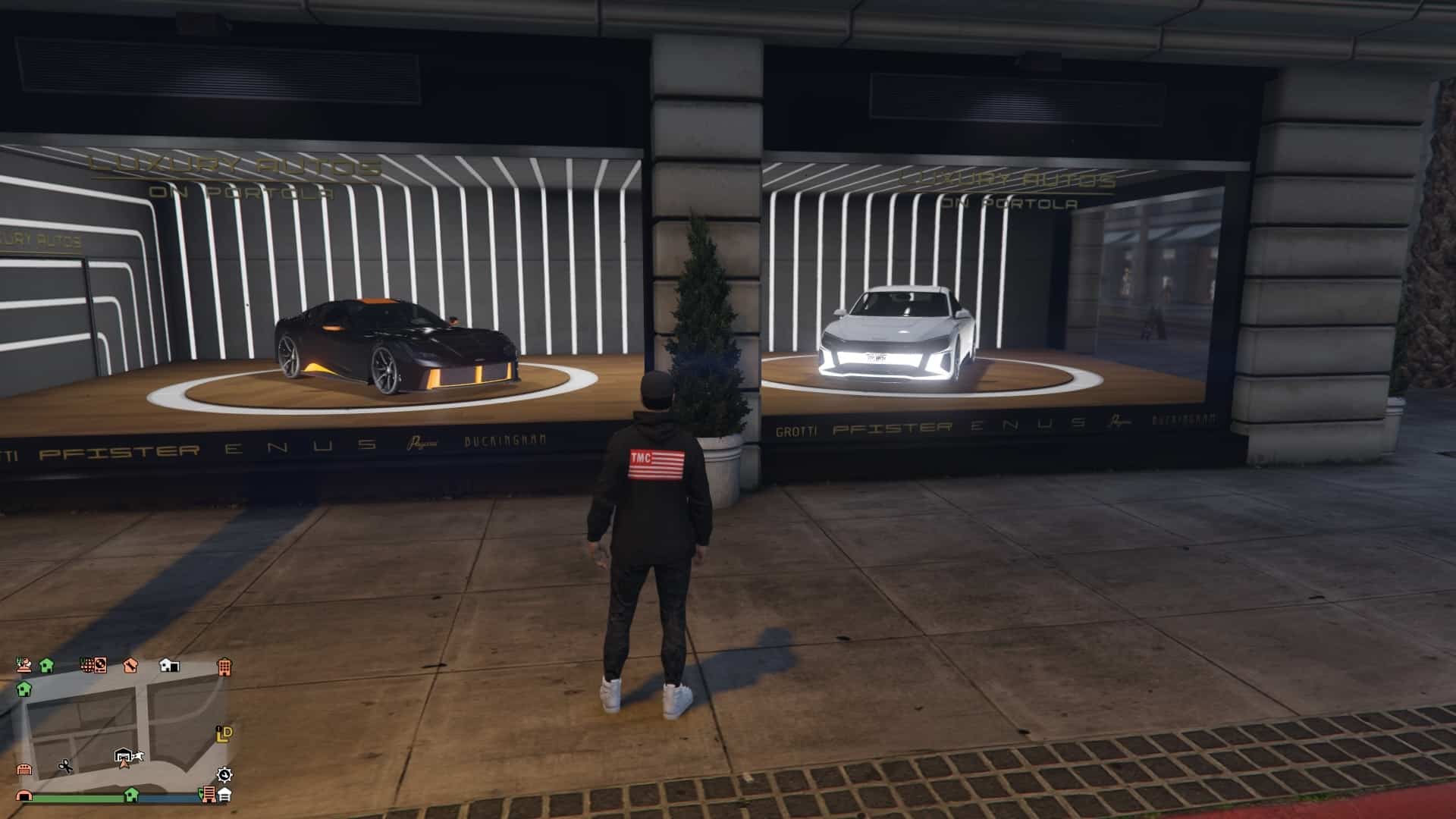Select the orange office building blip

224,667
